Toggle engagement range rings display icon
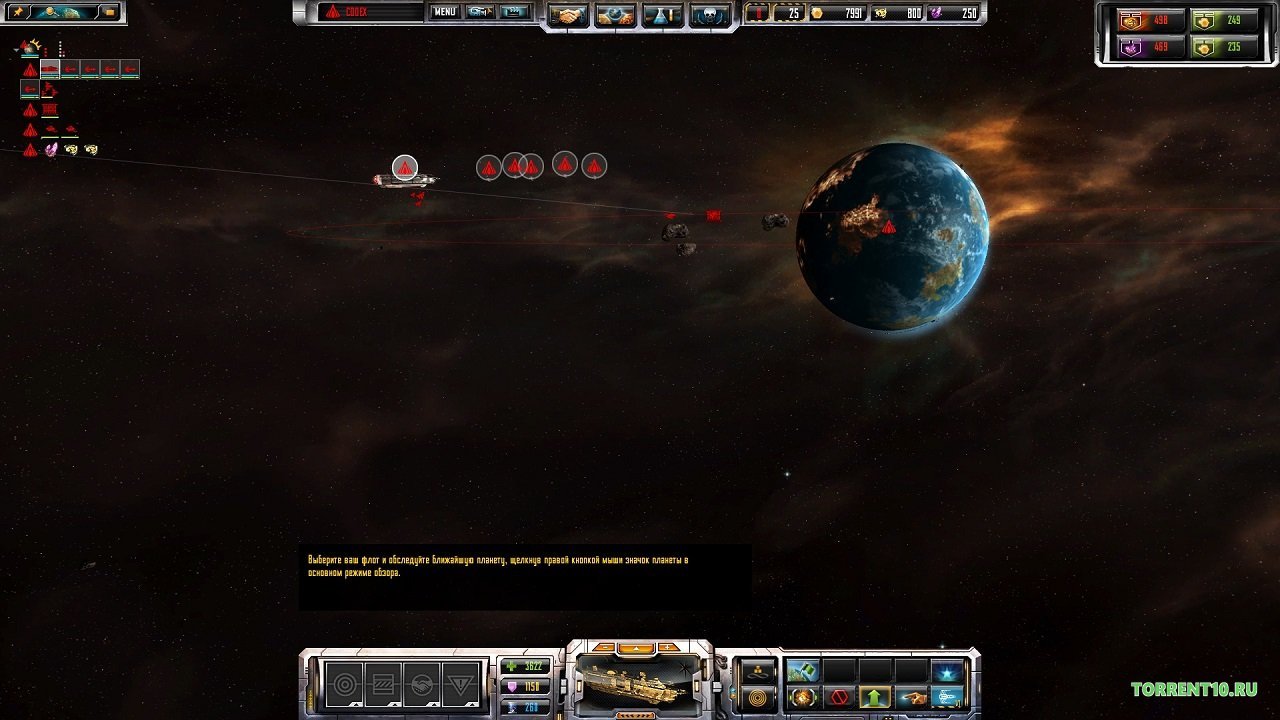The image size is (1280, 720). click(x=760, y=696)
